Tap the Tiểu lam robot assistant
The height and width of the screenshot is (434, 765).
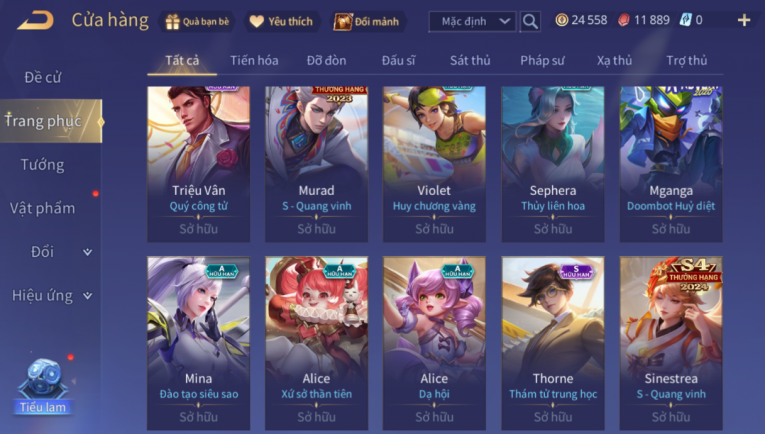tap(44, 385)
